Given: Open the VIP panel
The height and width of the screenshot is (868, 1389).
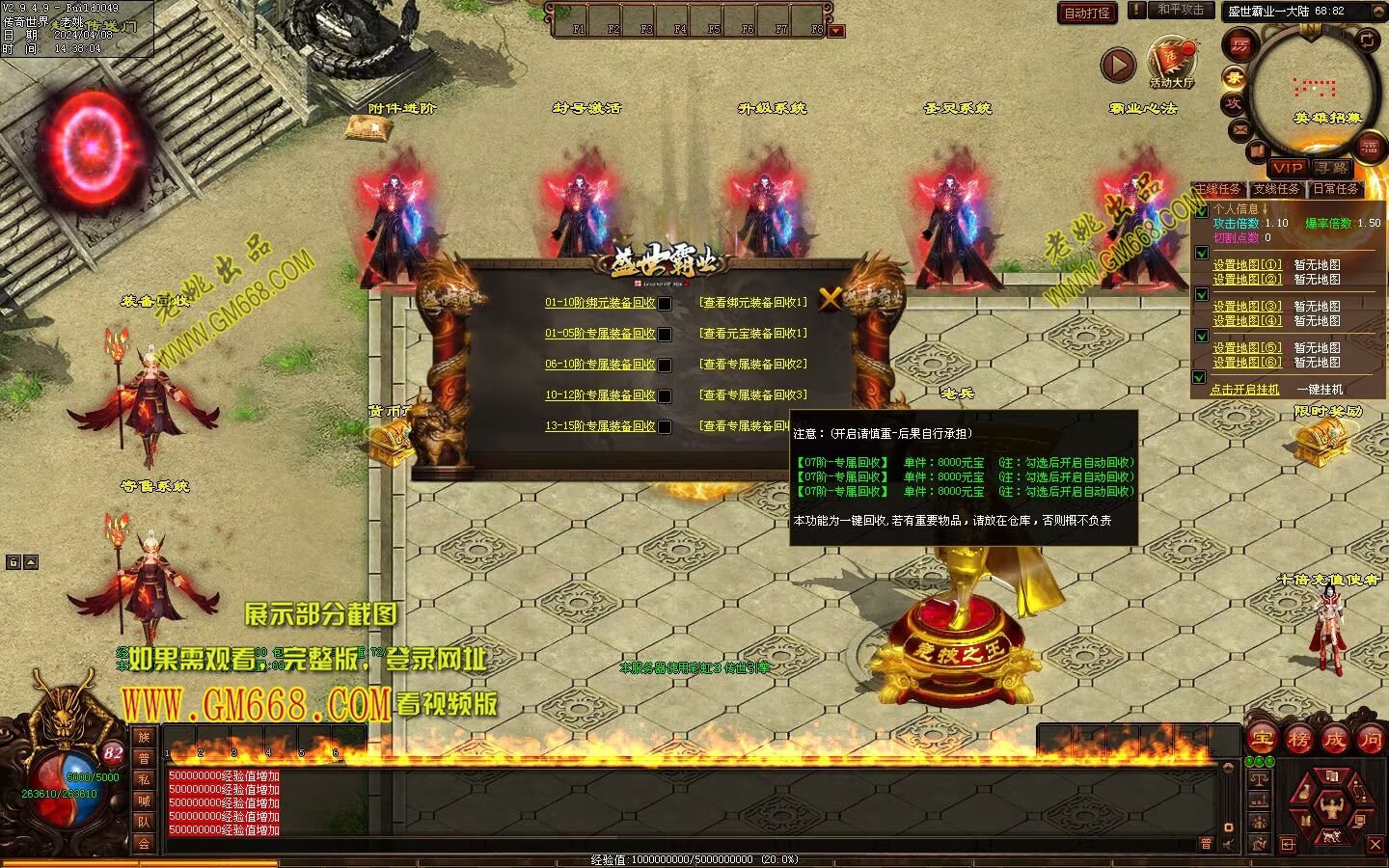Looking at the screenshot, I should [x=1288, y=168].
